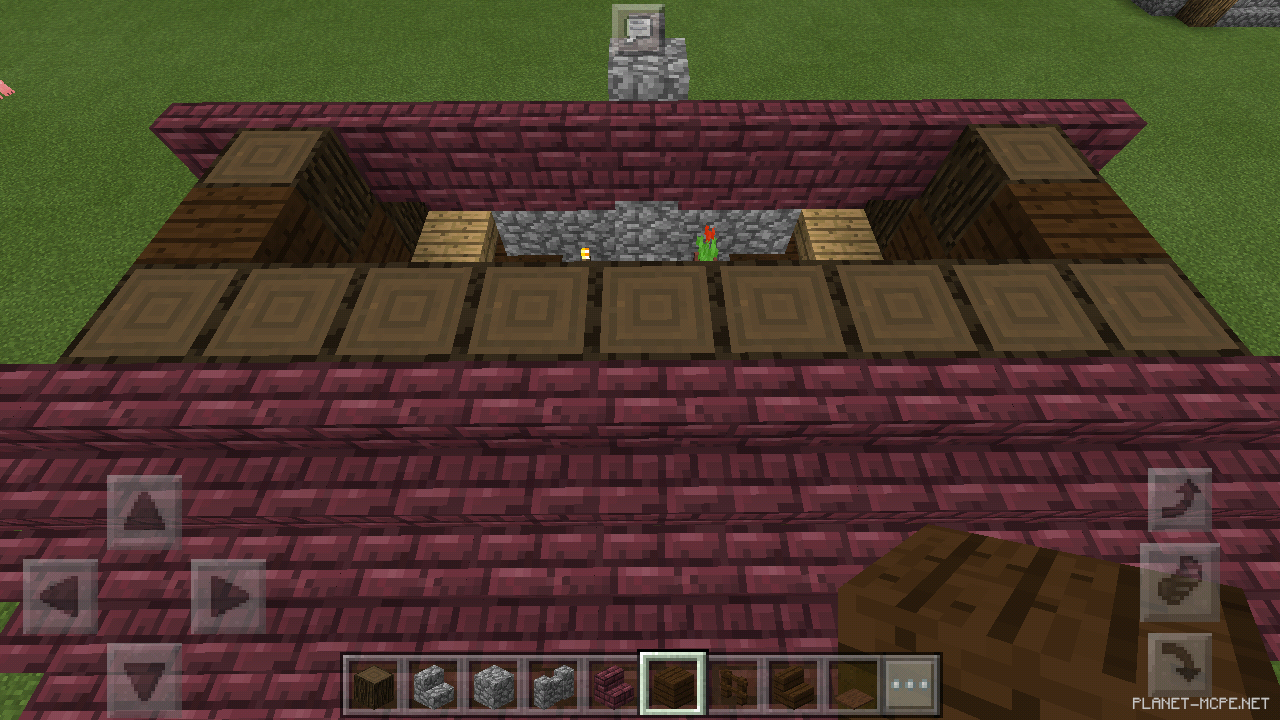Tap the jump control on the right
Image resolution: width=1280 pixels, height=720 pixels.
1183,581
